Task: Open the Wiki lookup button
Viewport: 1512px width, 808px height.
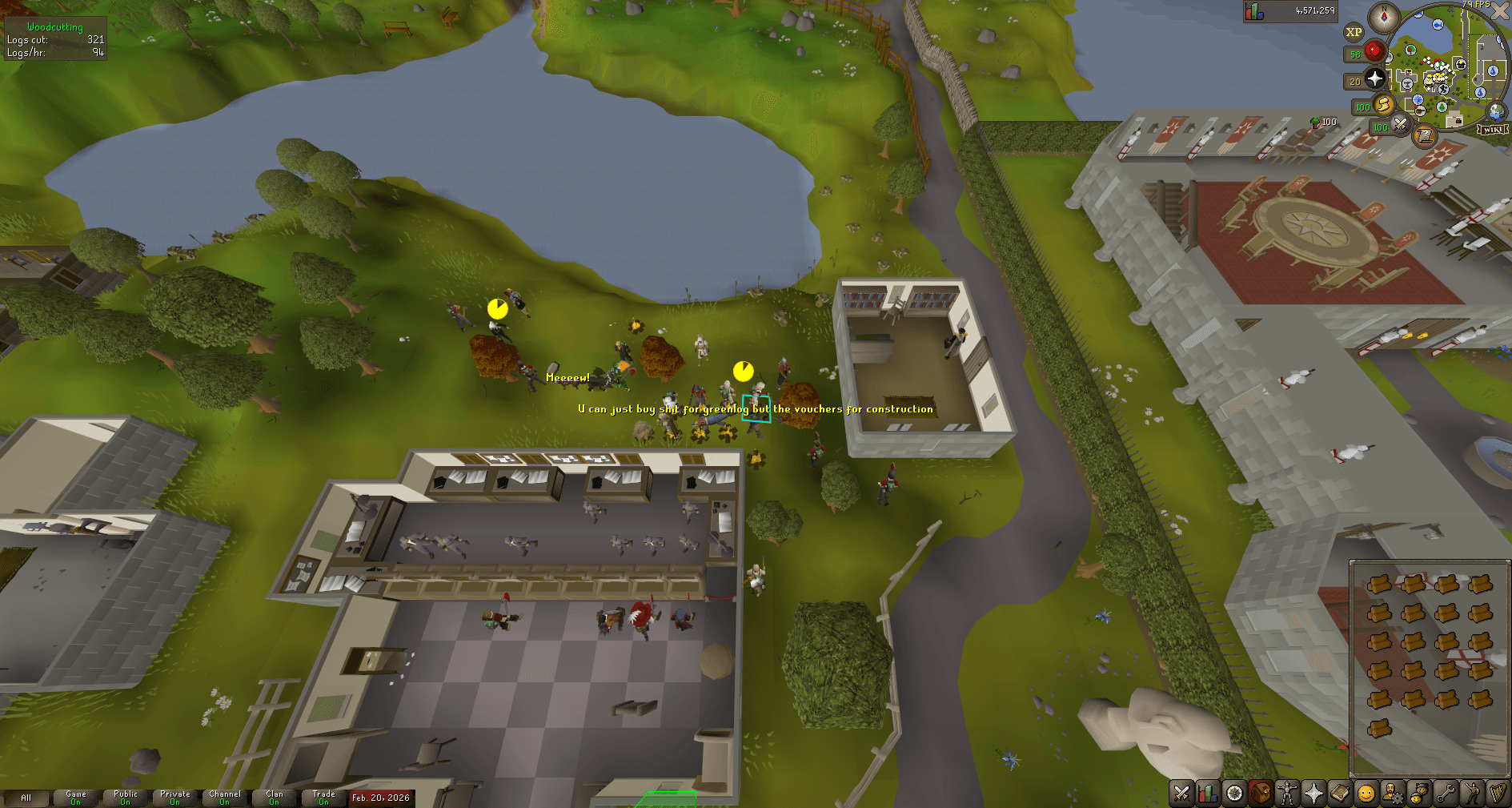Action: point(1492,130)
